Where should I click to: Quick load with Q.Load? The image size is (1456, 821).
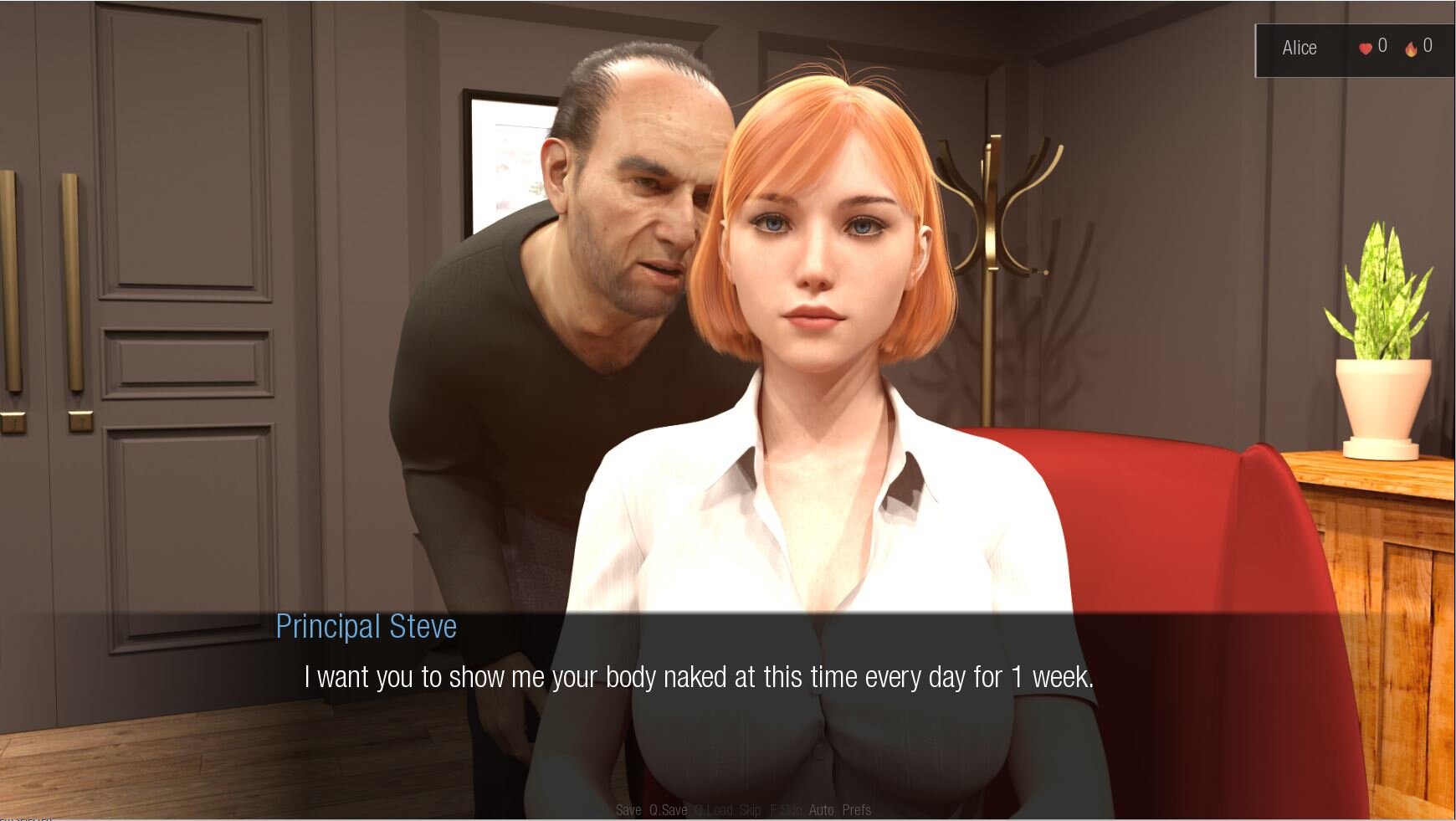tap(713, 810)
